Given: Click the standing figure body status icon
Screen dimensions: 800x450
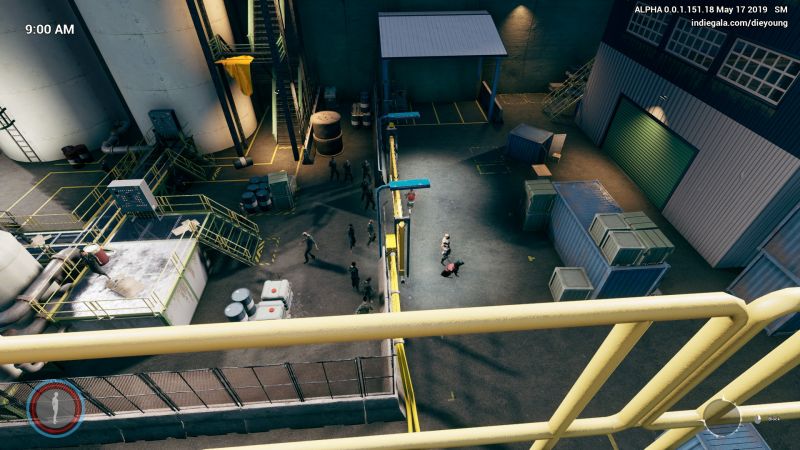Looking at the screenshot, I should (55, 408).
